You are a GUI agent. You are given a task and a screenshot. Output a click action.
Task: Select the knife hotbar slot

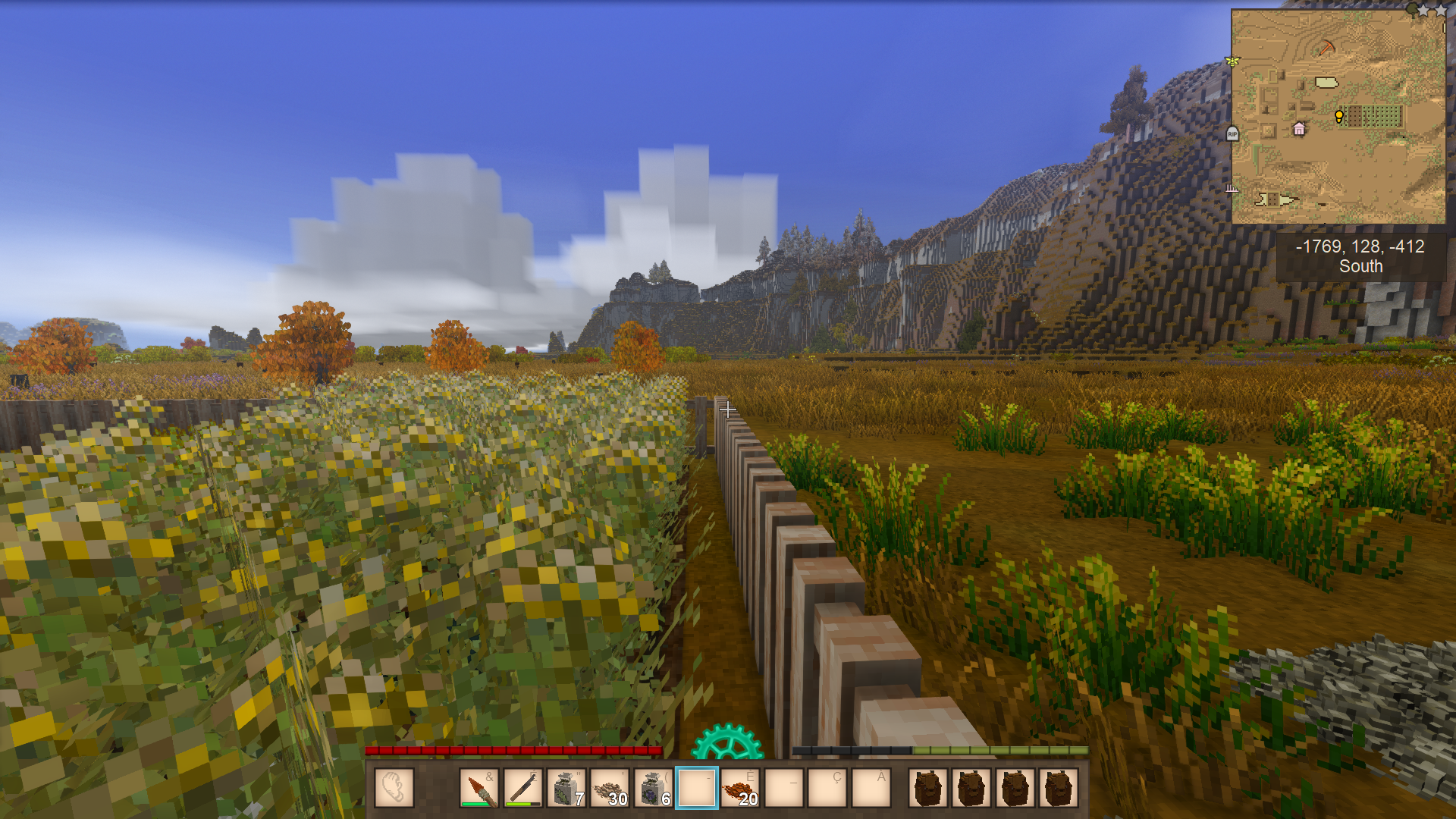(522, 788)
